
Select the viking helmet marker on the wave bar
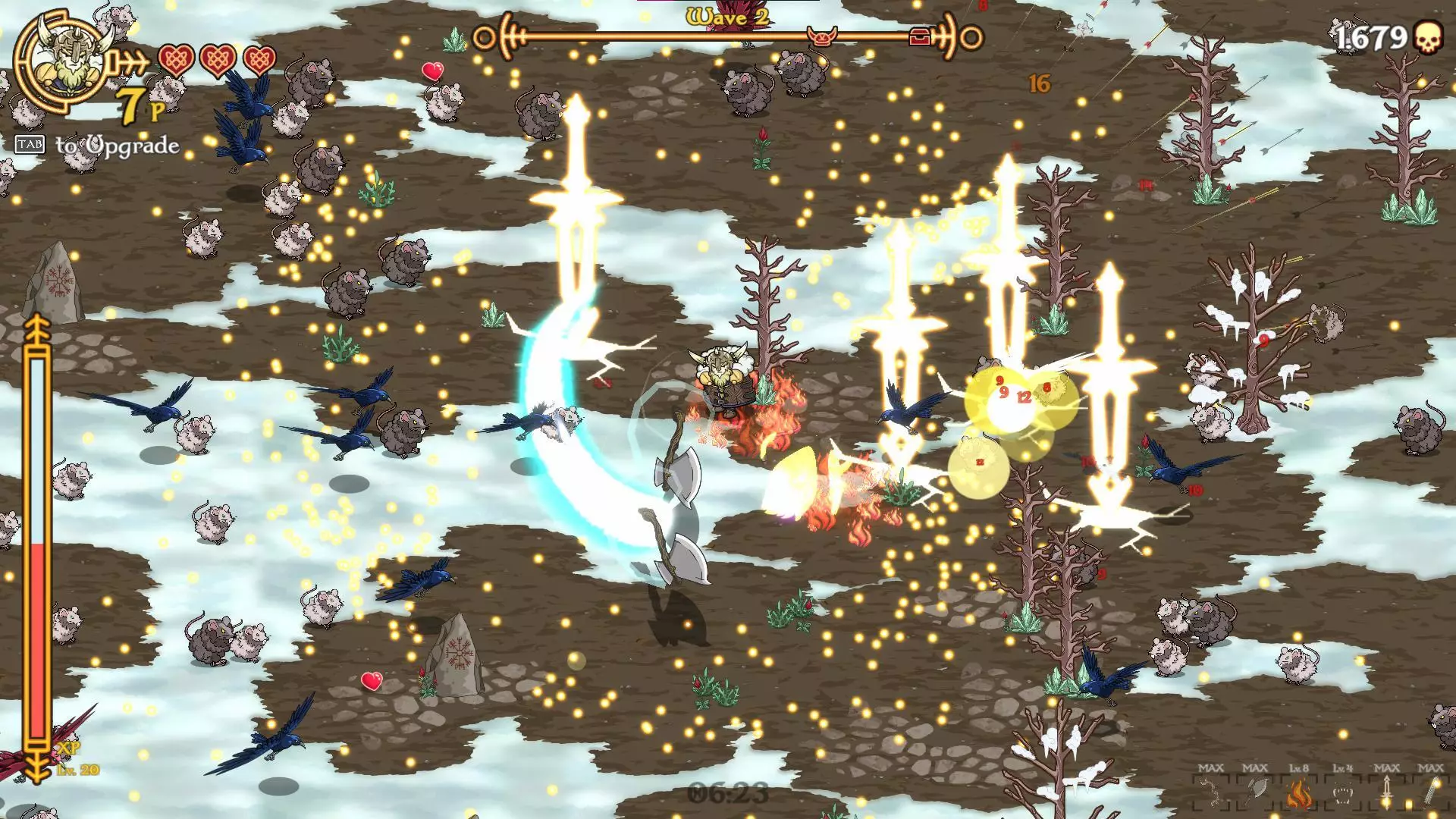coord(822,36)
